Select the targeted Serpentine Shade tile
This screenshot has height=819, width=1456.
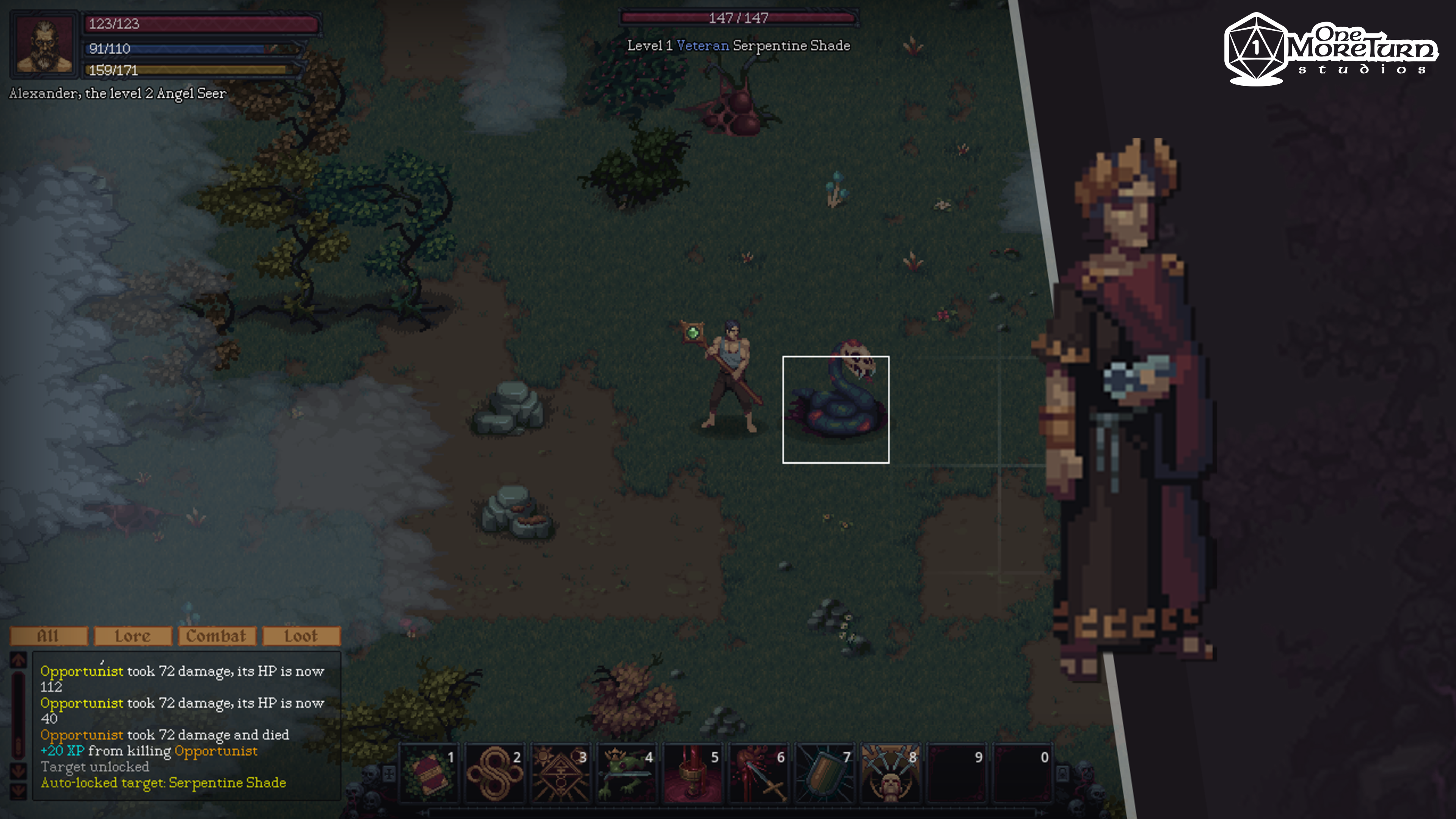pyautogui.click(x=835, y=410)
